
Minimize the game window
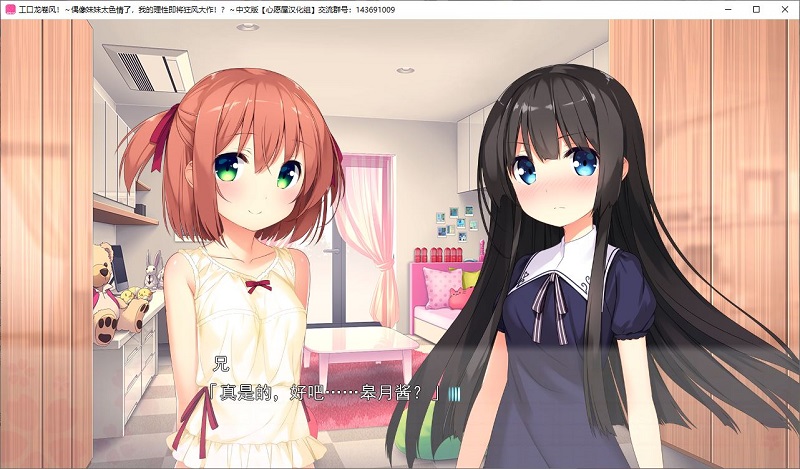(728, 9)
